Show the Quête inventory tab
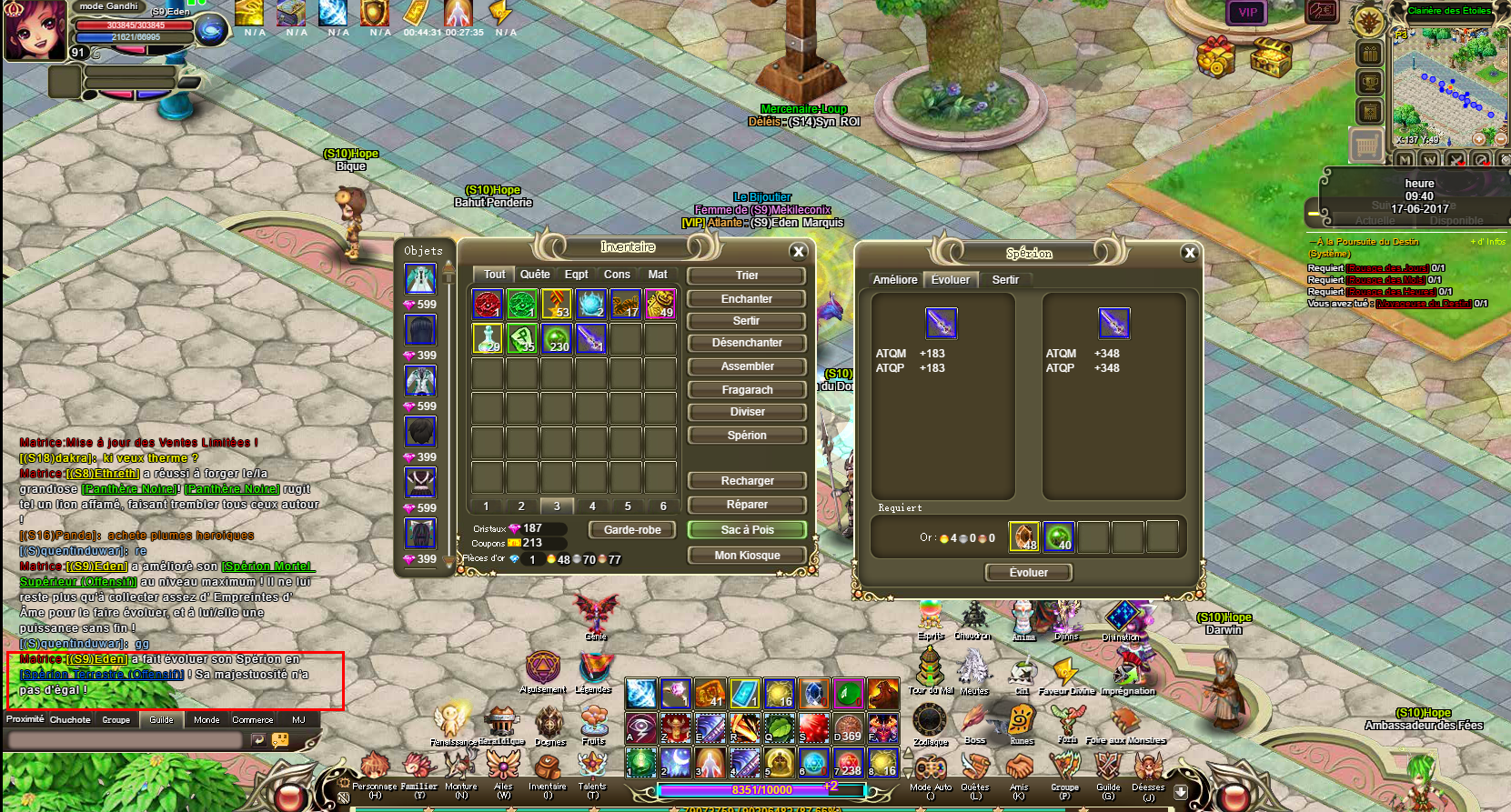This screenshot has height=812, width=1511. click(535, 275)
